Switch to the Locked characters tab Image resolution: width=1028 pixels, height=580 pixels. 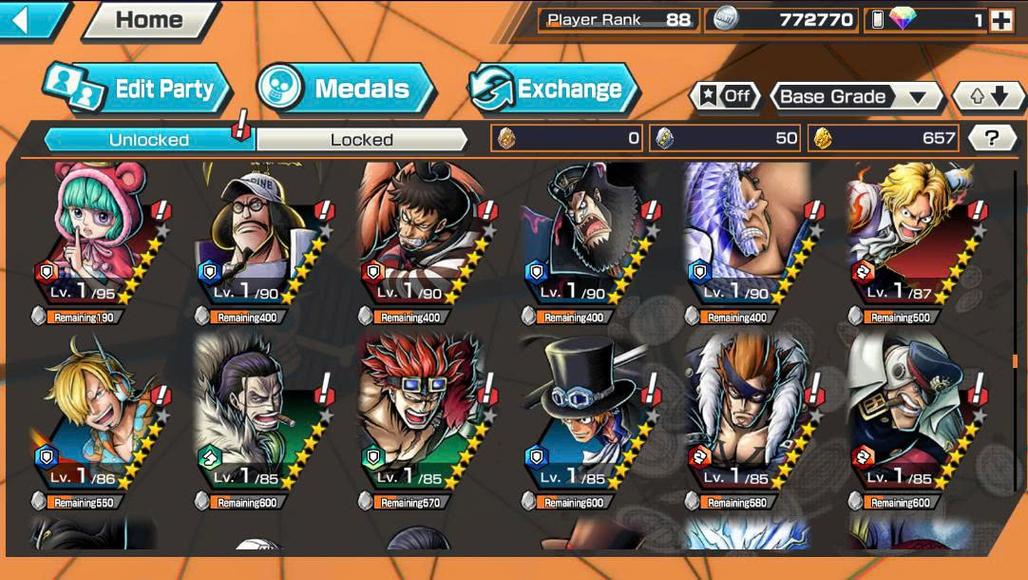coord(361,139)
